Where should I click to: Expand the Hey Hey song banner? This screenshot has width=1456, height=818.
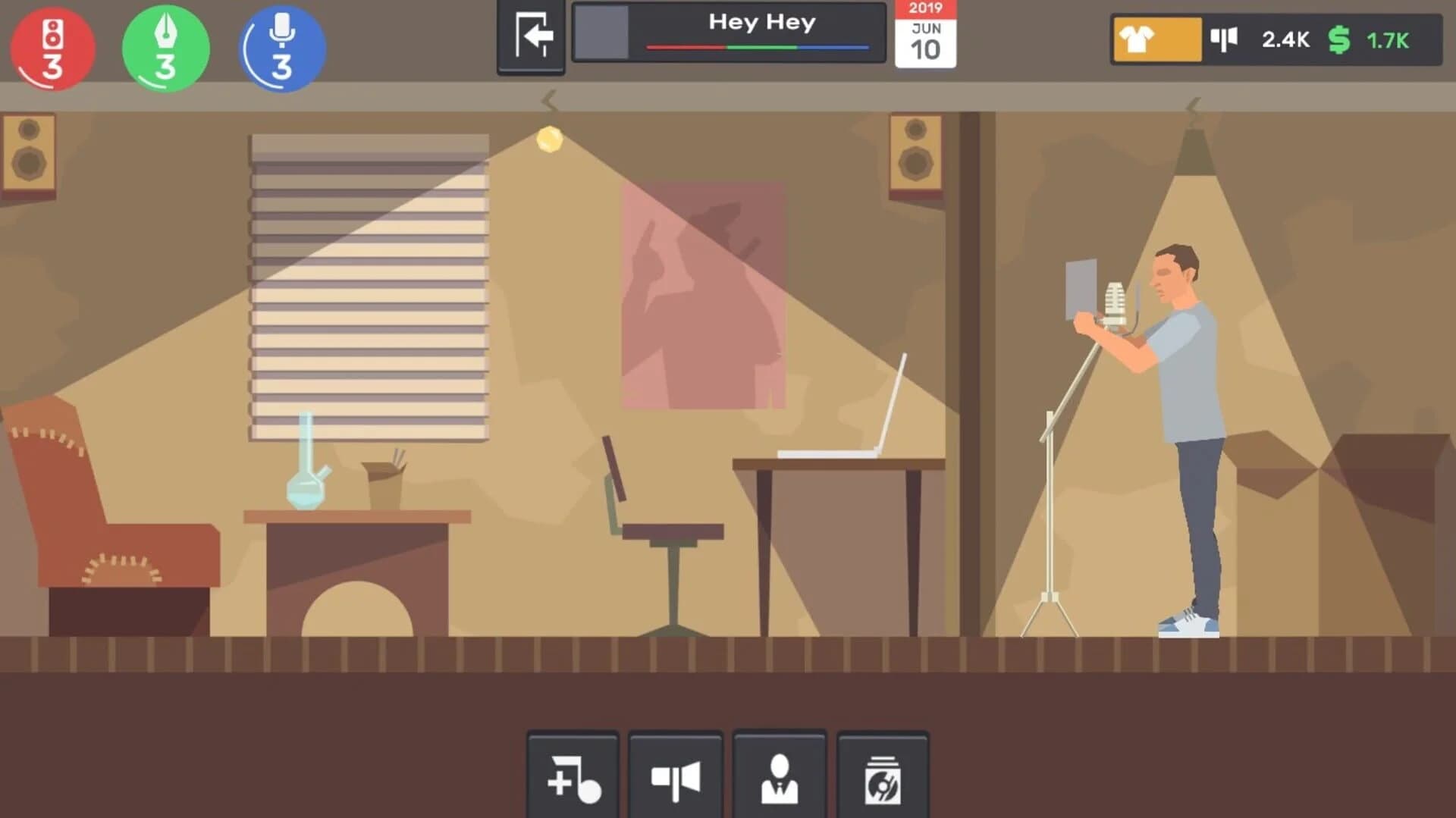point(761,24)
